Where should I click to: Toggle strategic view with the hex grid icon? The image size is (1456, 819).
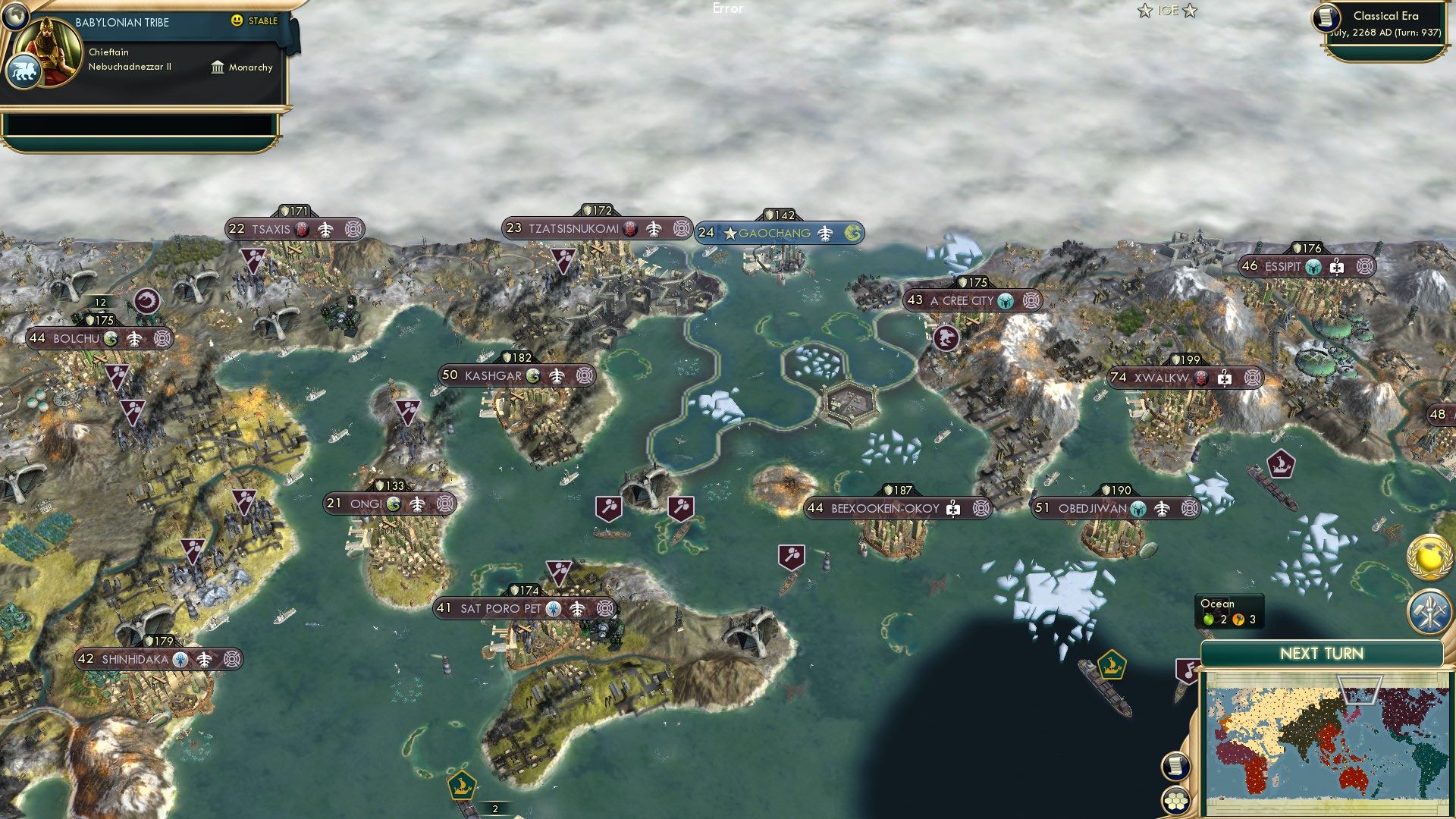(x=1176, y=802)
